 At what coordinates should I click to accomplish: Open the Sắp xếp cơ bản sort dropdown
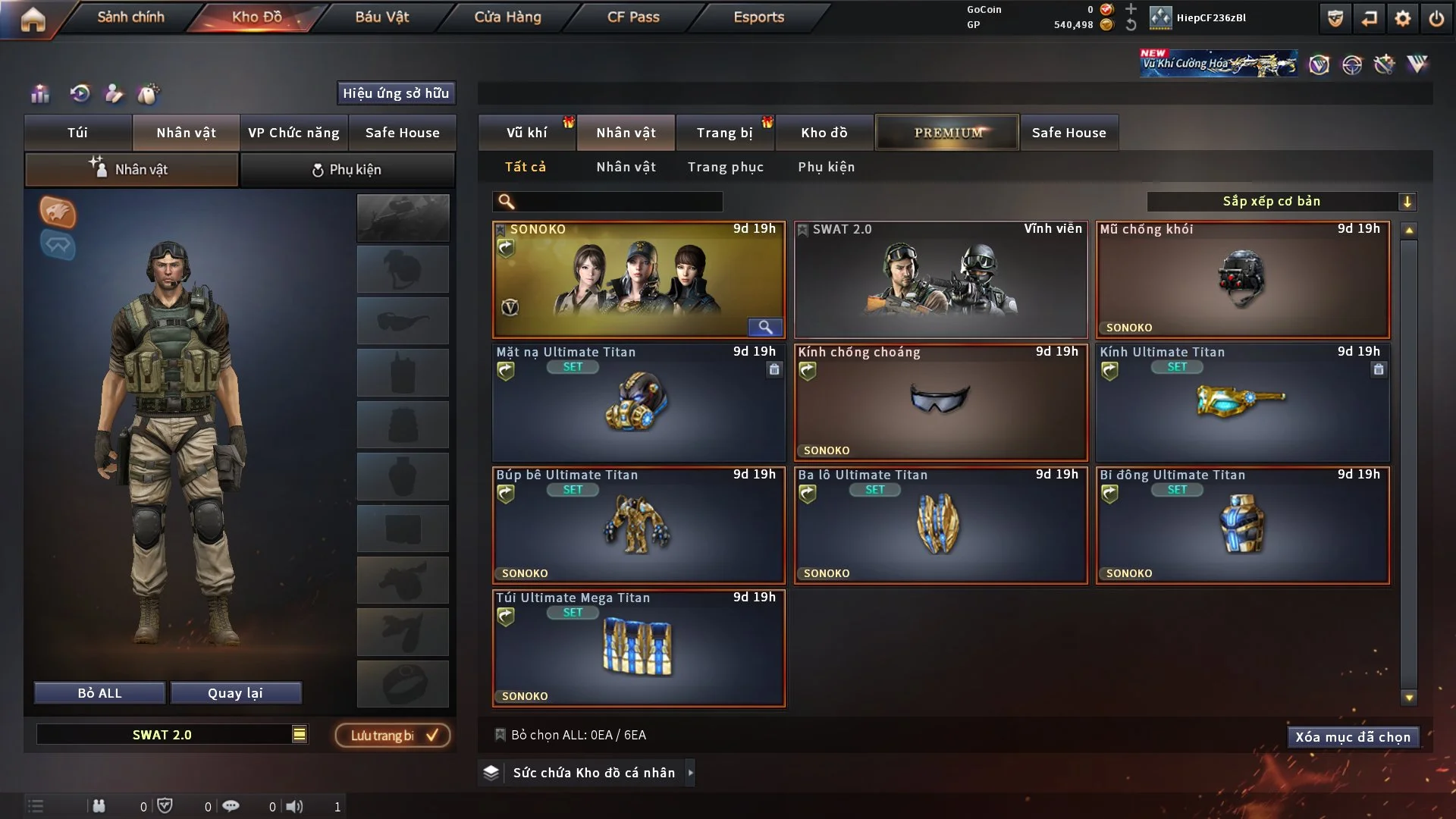[x=1281, y=201]
